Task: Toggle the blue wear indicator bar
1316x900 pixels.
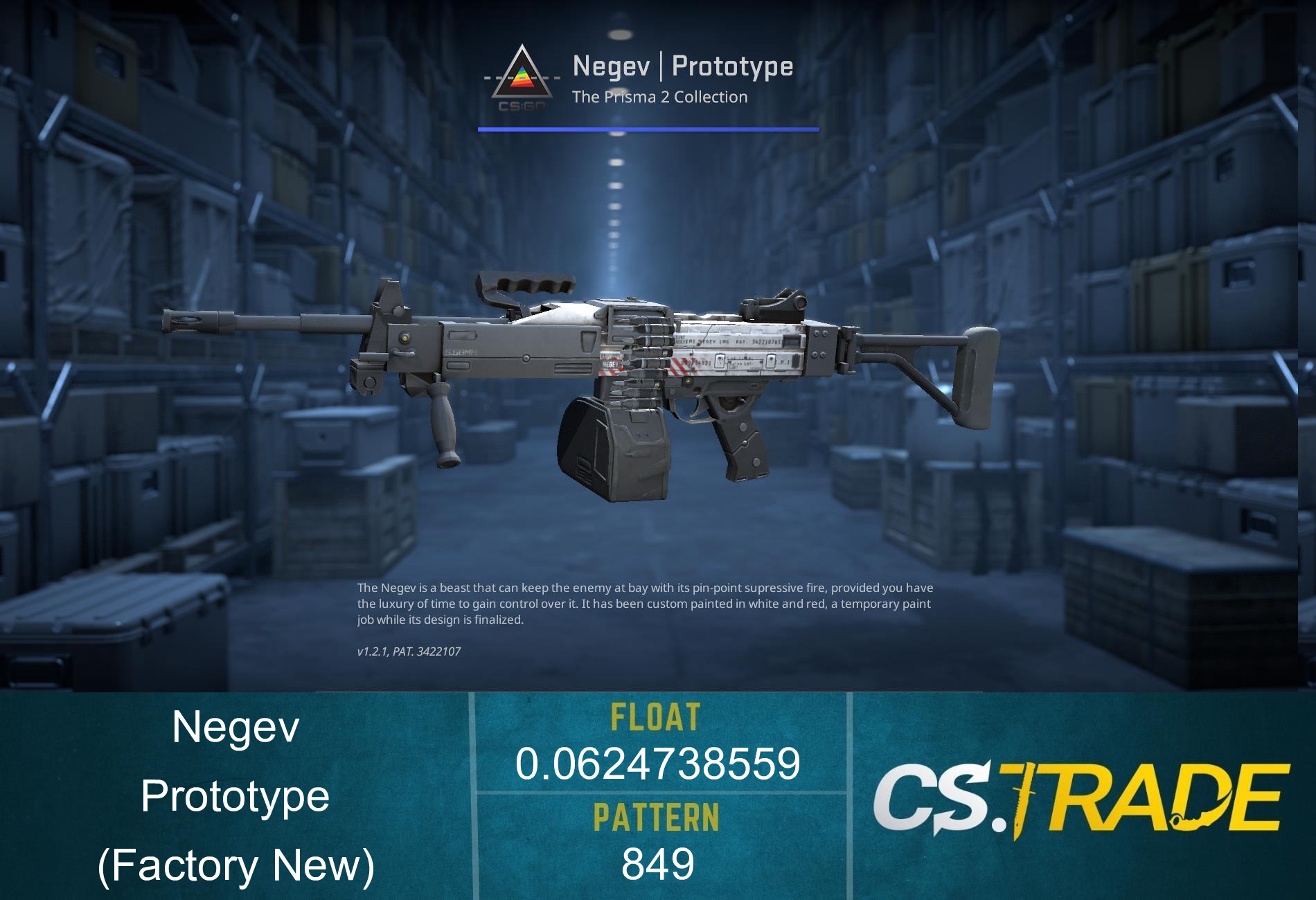Action: pyautogui.click(x=648, y=128)
